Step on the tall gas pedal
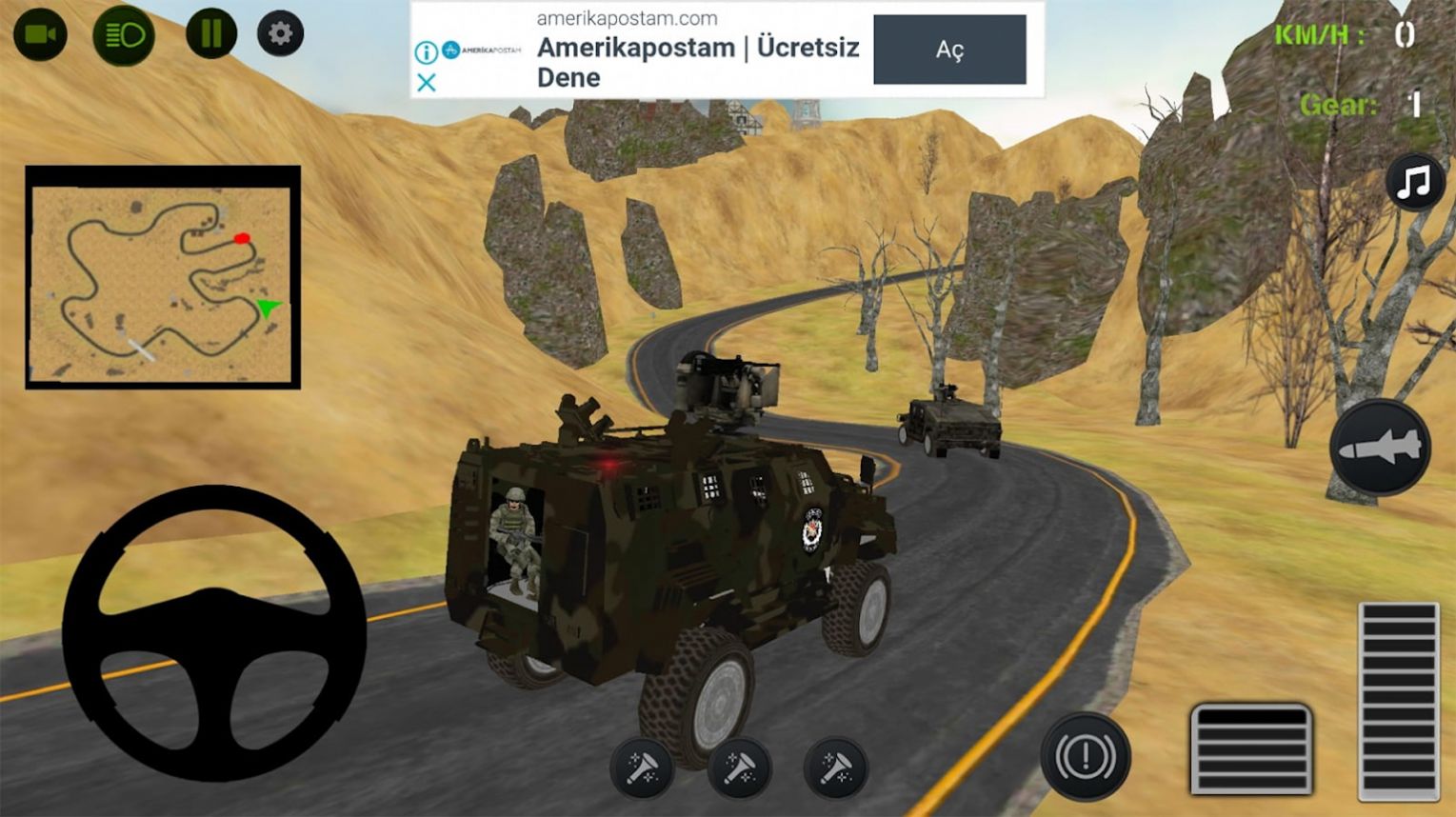This screenshot has height=817, width=1456. [1398, 700]
